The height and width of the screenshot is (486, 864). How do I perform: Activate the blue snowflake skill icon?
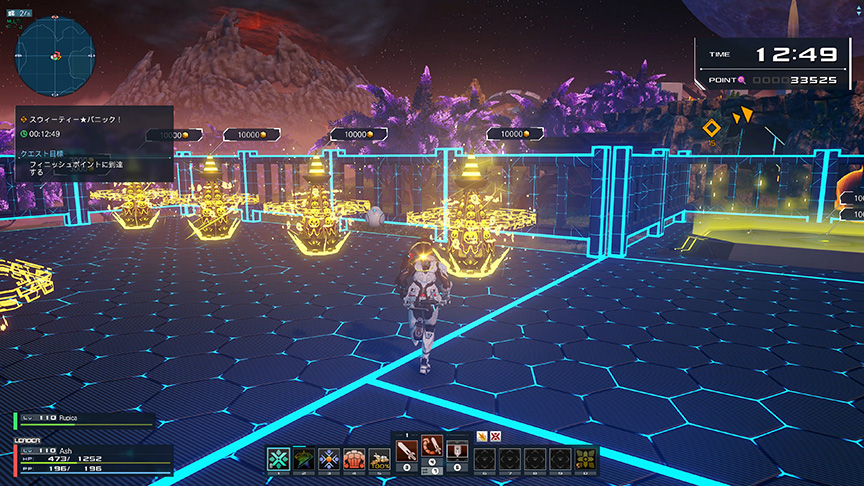coord(329,458)
